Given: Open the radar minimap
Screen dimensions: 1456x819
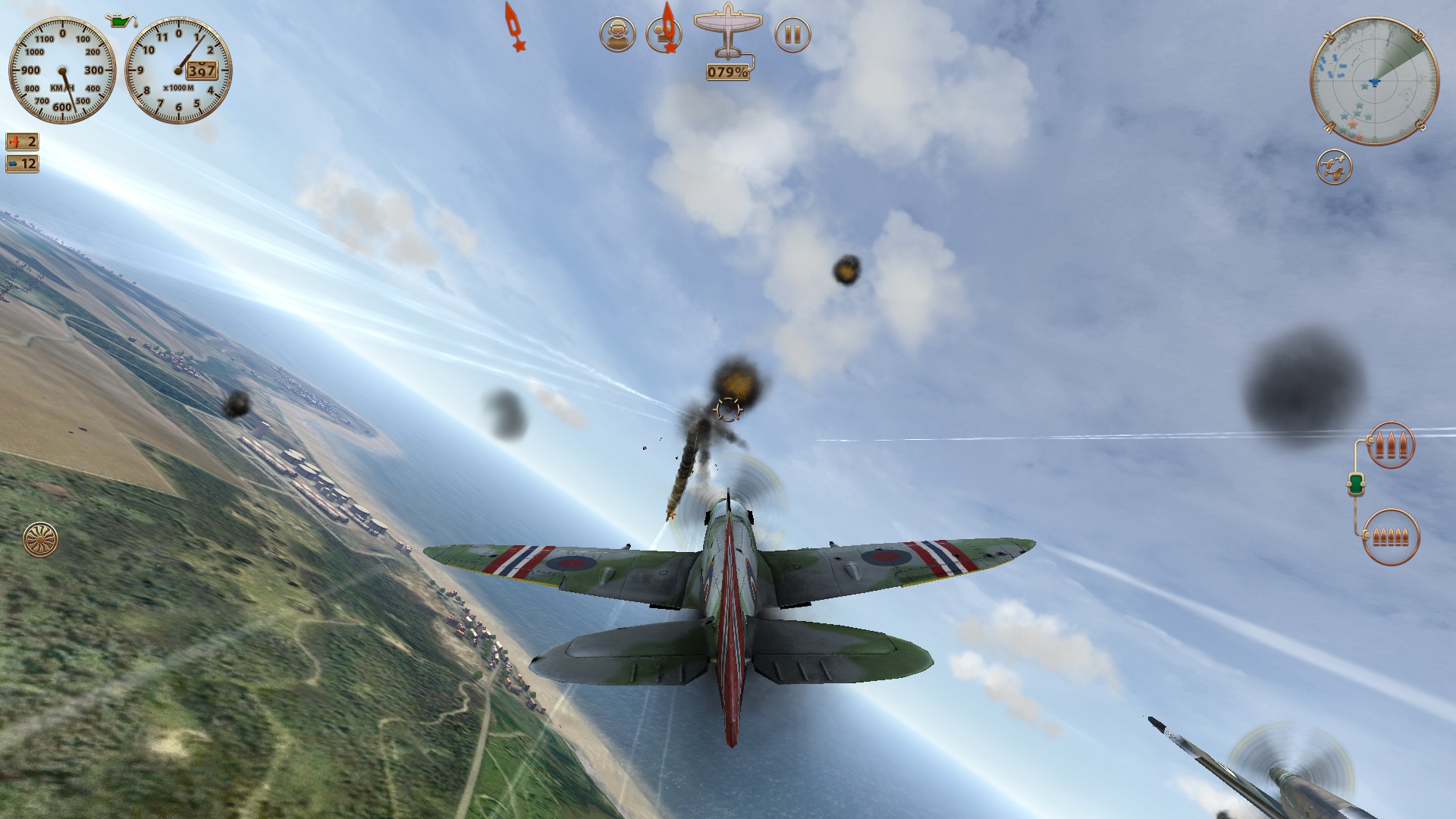Looking at the screenshot, I should coord(1374,81).
